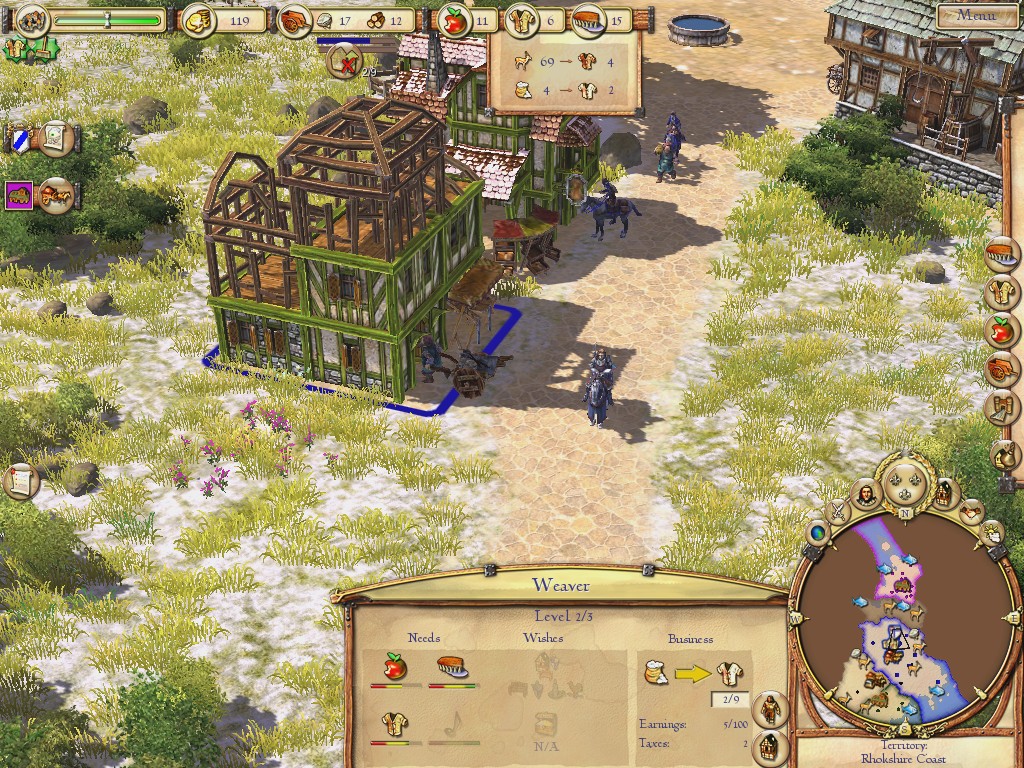Click the gold coins treasury icon

[x=199, y=18]
